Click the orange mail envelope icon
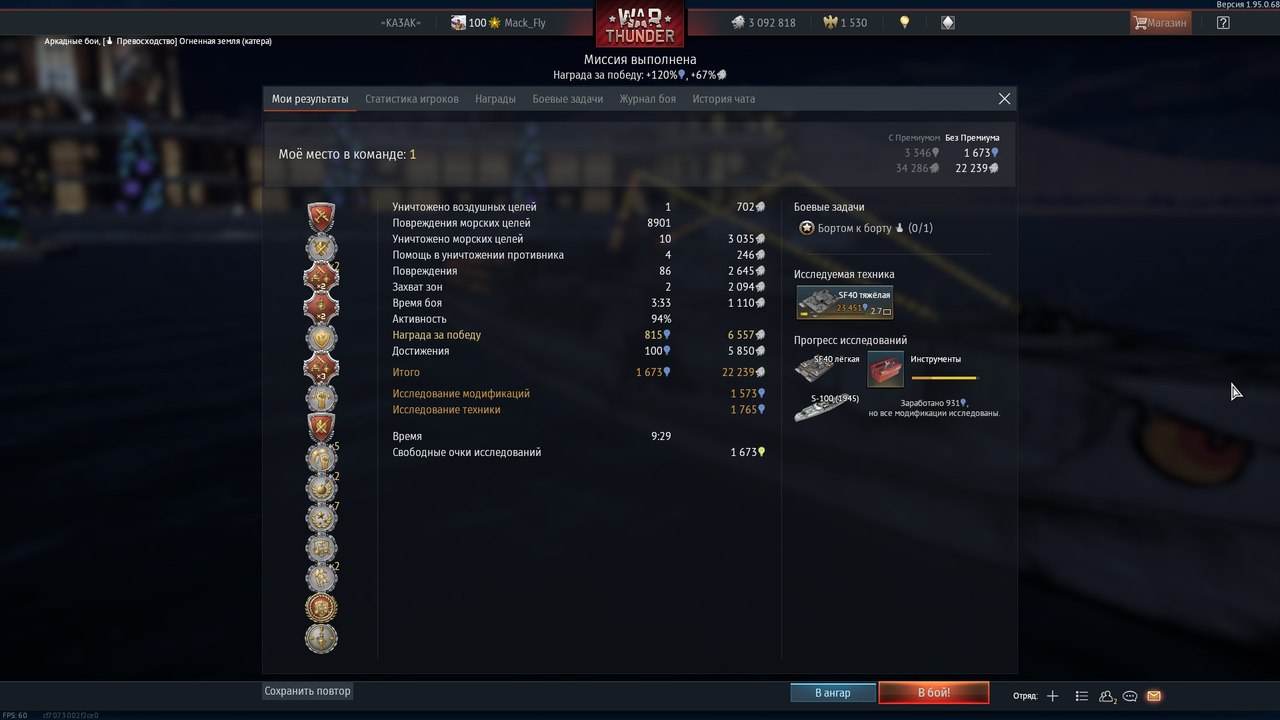This screenshot has height=720, width=1280. 1154,696
